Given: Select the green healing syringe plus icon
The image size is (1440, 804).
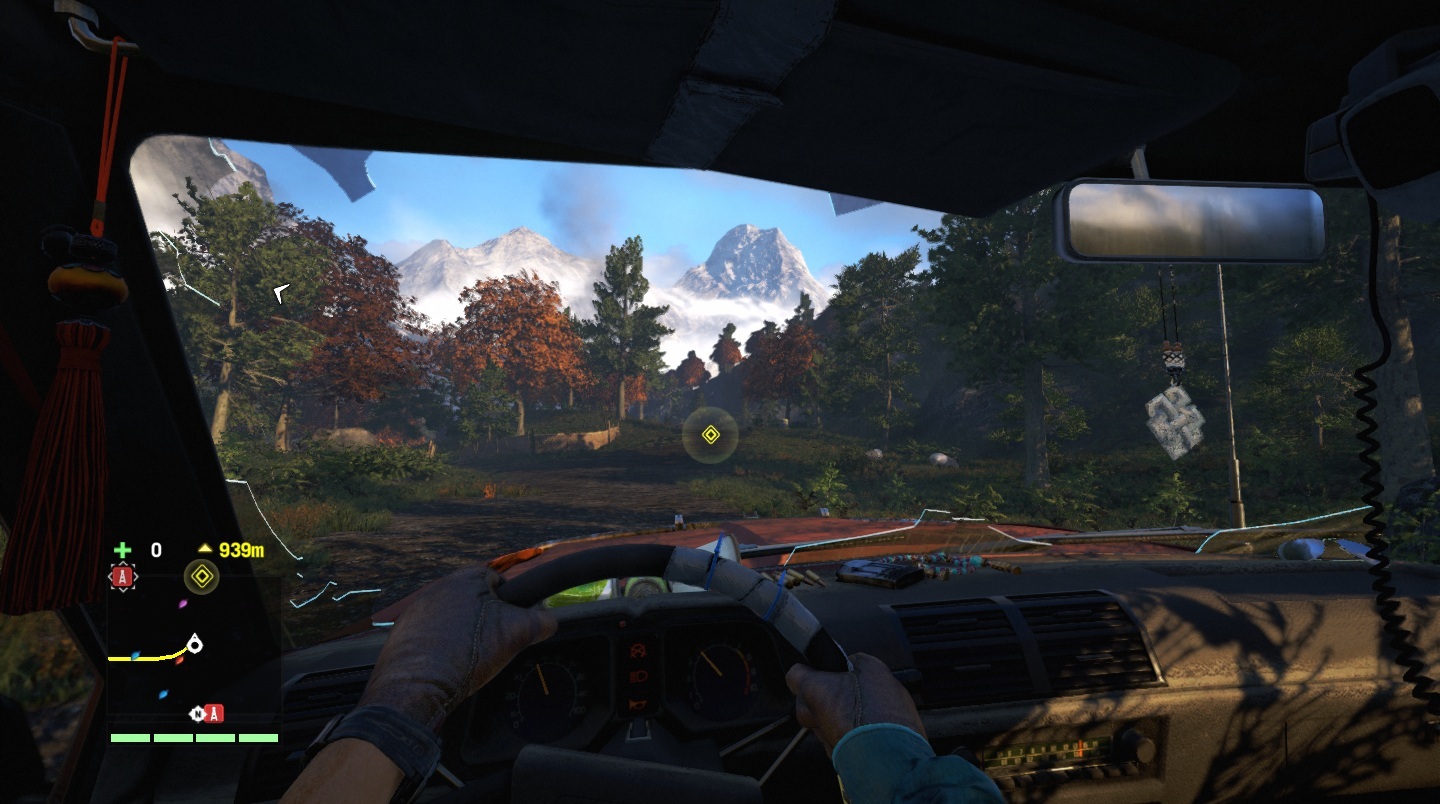Looking at the screenshot, I should (122, 549).
